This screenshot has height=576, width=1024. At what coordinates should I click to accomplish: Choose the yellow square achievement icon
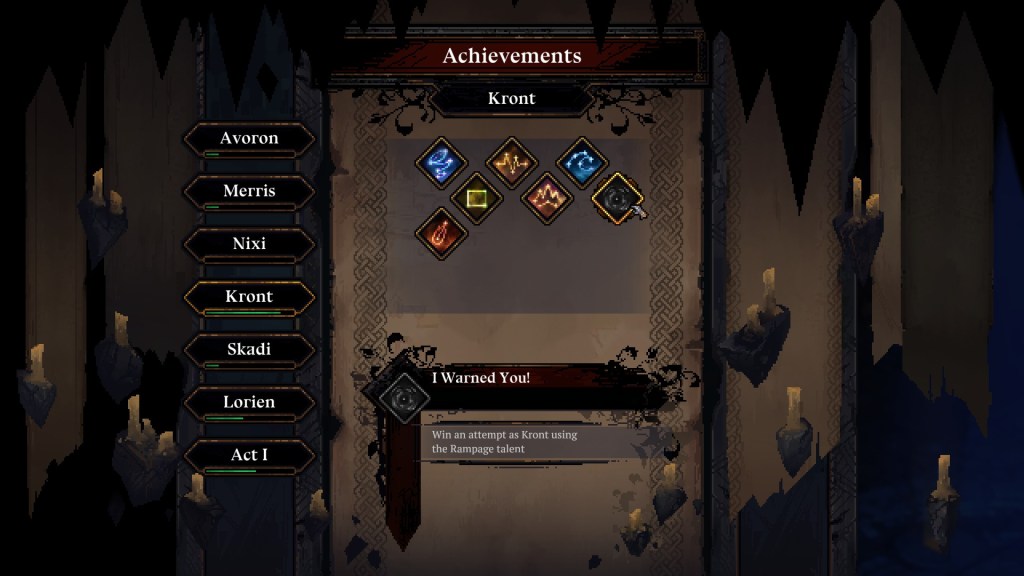click(x=476, y=197)
